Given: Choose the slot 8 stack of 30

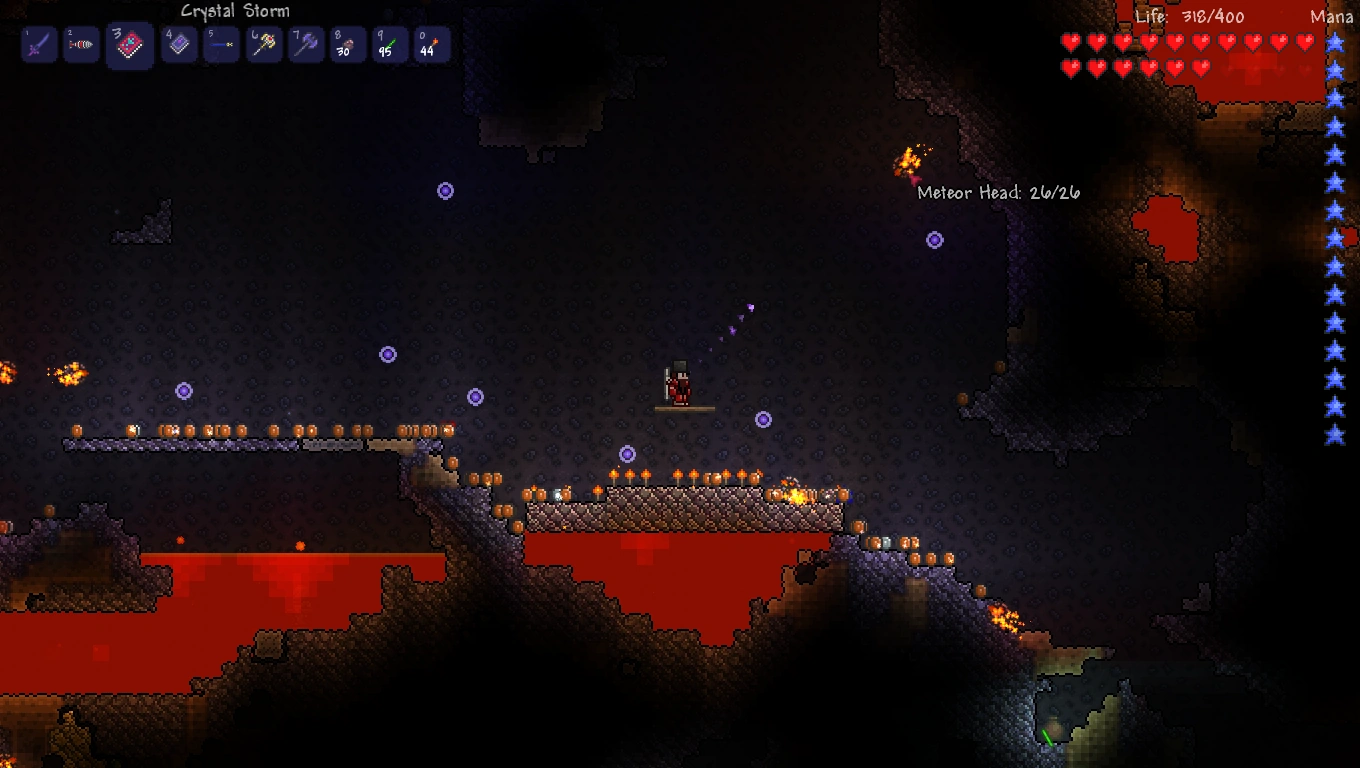Looking at the screenshot, I should 348,45.
